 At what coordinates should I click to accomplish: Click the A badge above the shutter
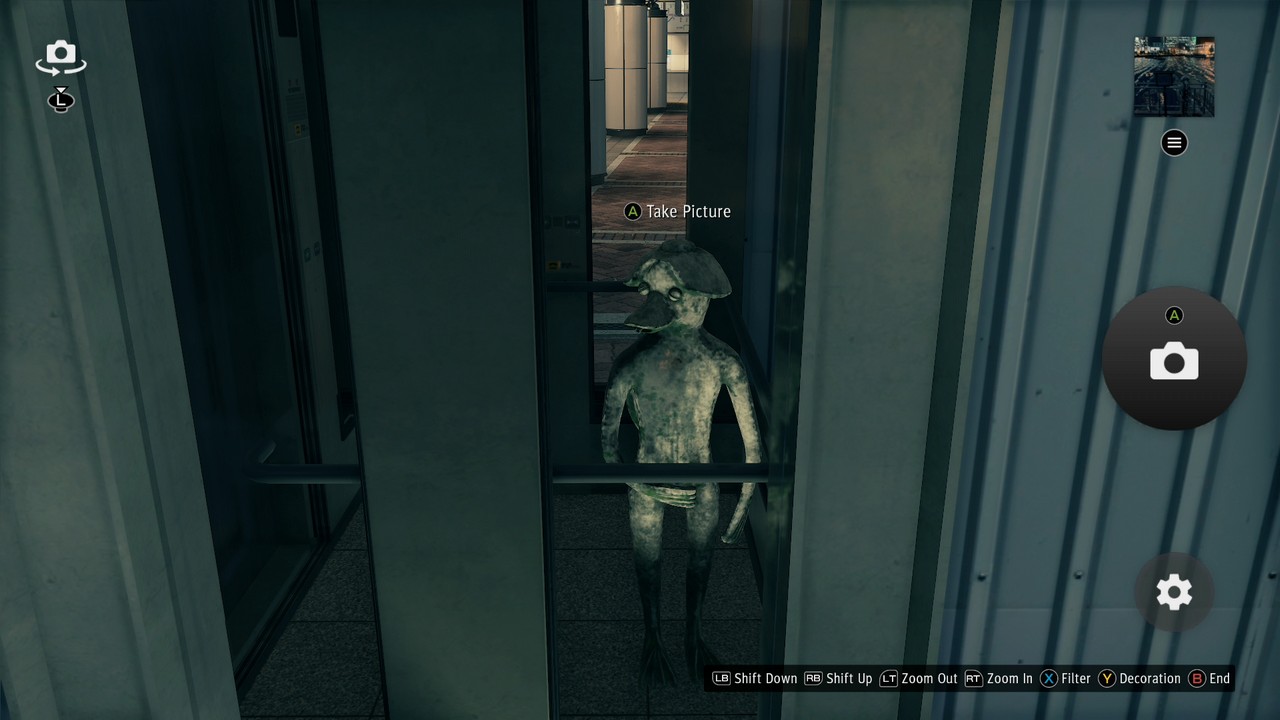pos(1173,315)
